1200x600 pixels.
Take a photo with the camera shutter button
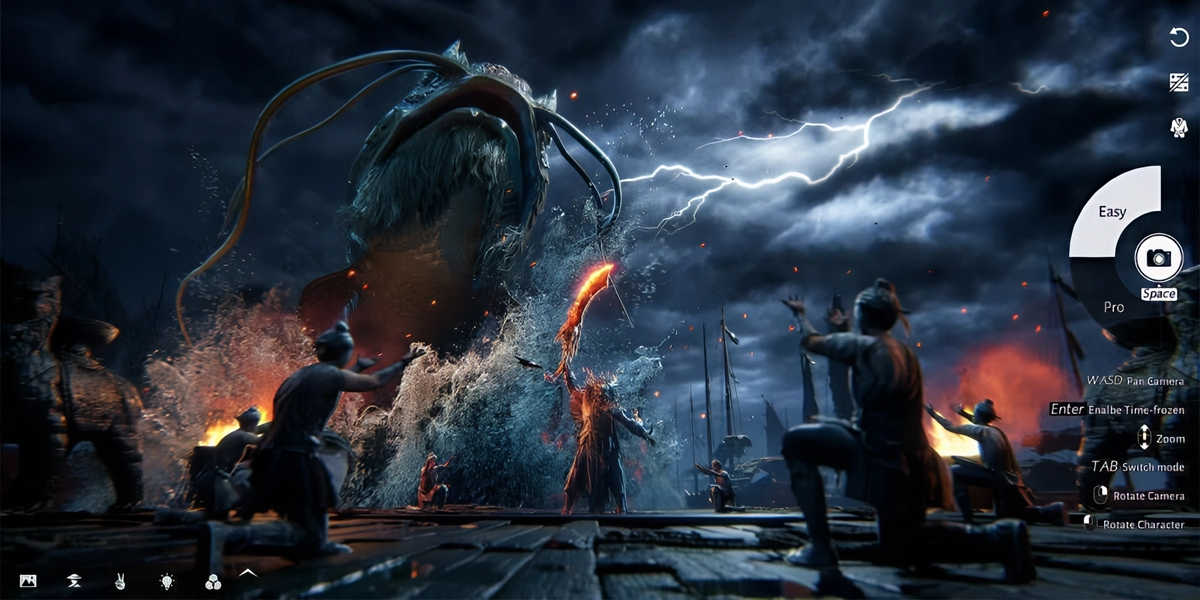click(x=1158, y=258)
